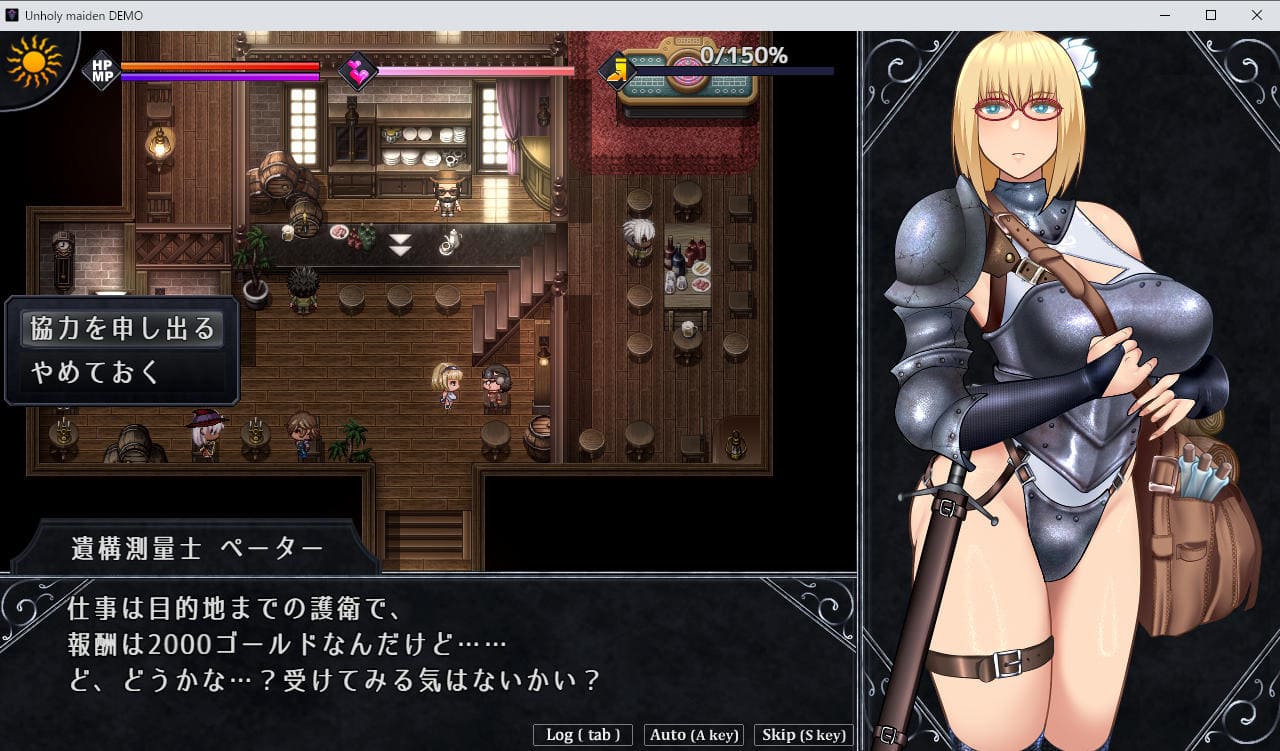The width and height of the screenshot is (1280, 751).
Task: Choose the 協力を申し出る dialogue option
Action: click(x=122, y=329)
